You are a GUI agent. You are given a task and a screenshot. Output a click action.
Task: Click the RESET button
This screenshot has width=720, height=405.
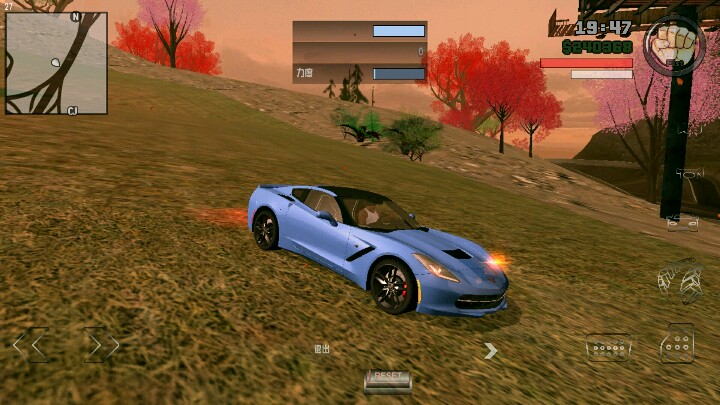tap(387, 379)
